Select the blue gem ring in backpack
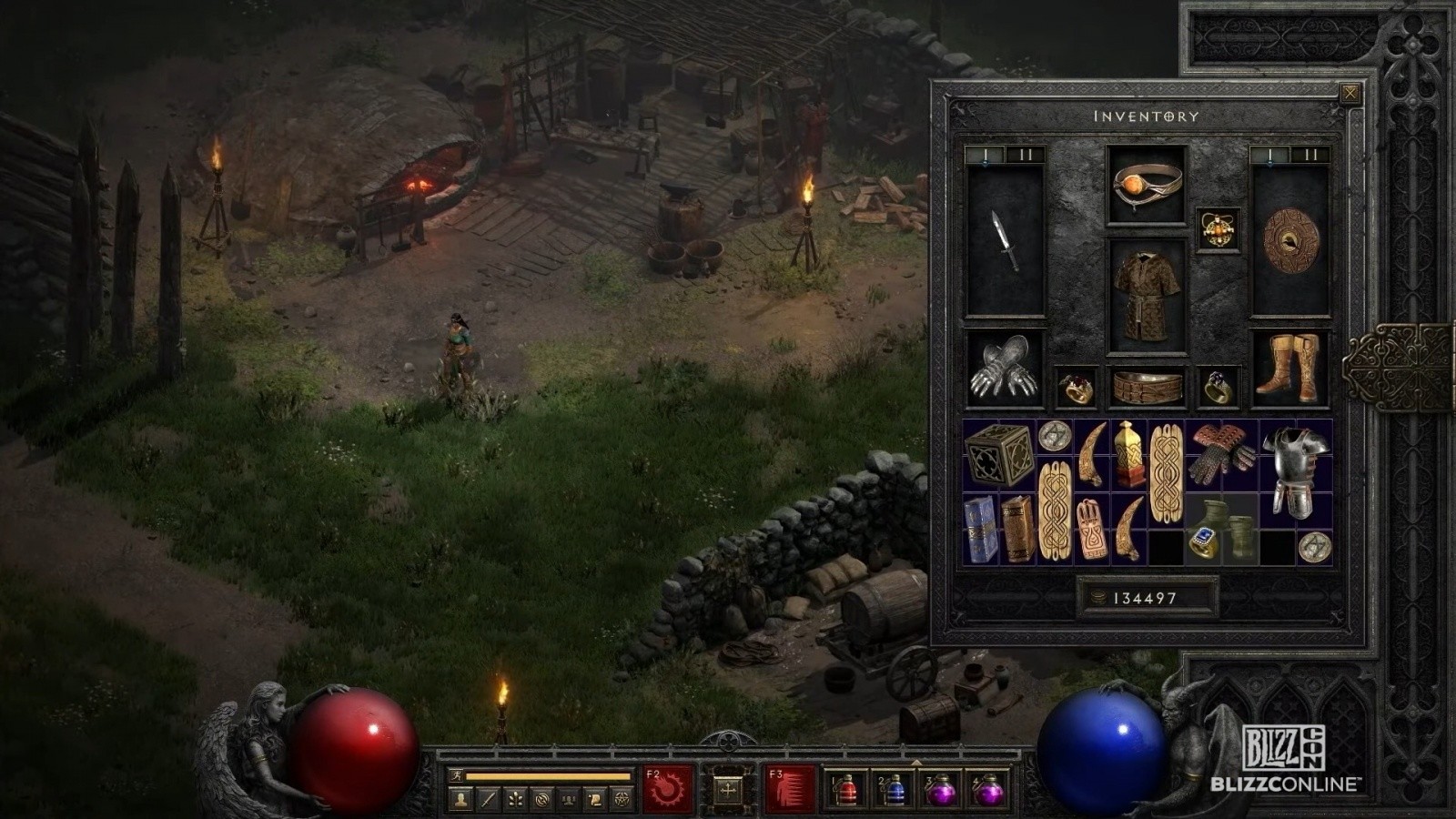Screen dimensions: 1456x819 (1203, 542)
